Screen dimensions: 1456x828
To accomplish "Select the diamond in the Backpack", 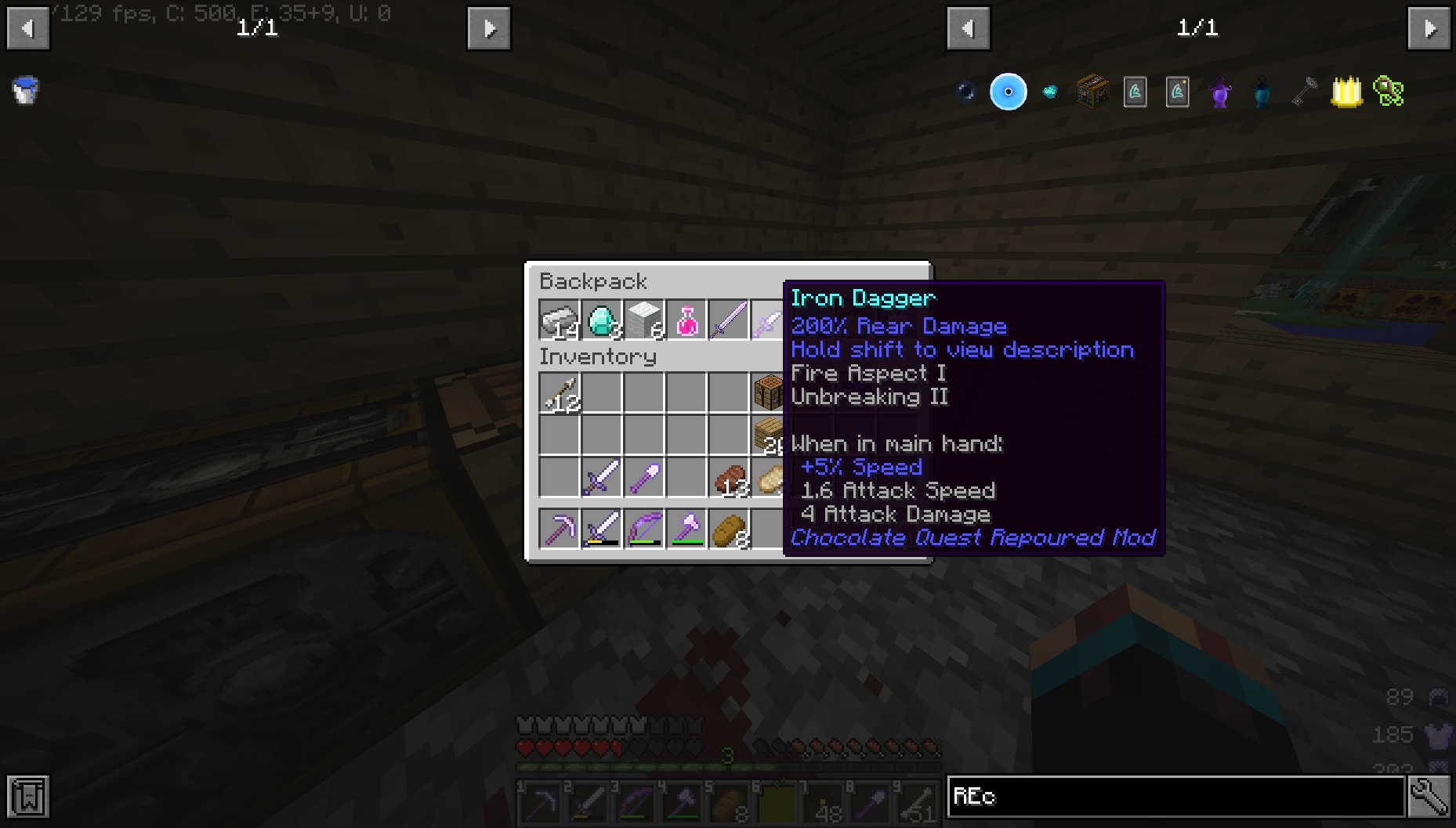I will [x=602, y=320].
